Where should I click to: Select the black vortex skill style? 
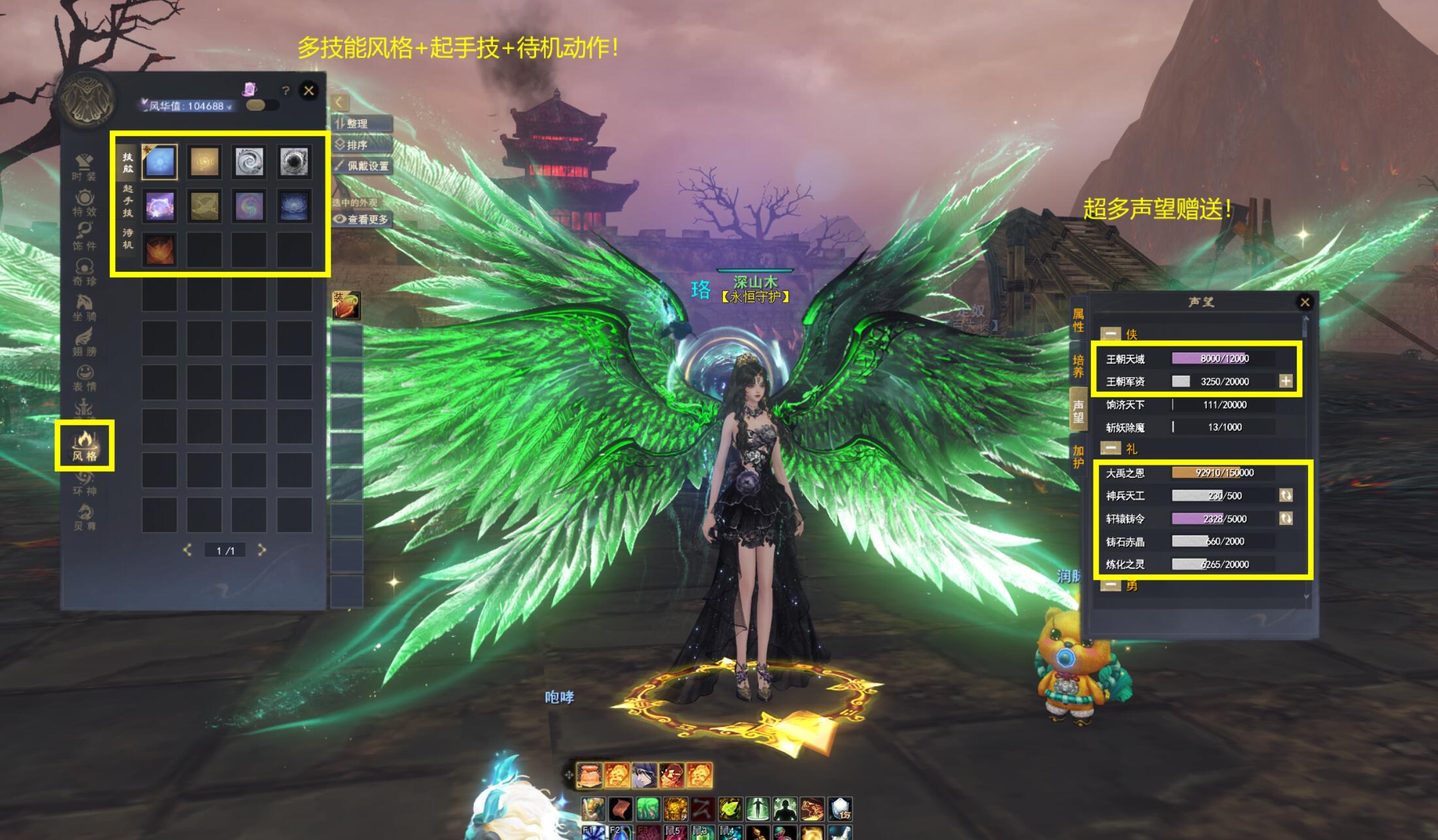point(294,161)
